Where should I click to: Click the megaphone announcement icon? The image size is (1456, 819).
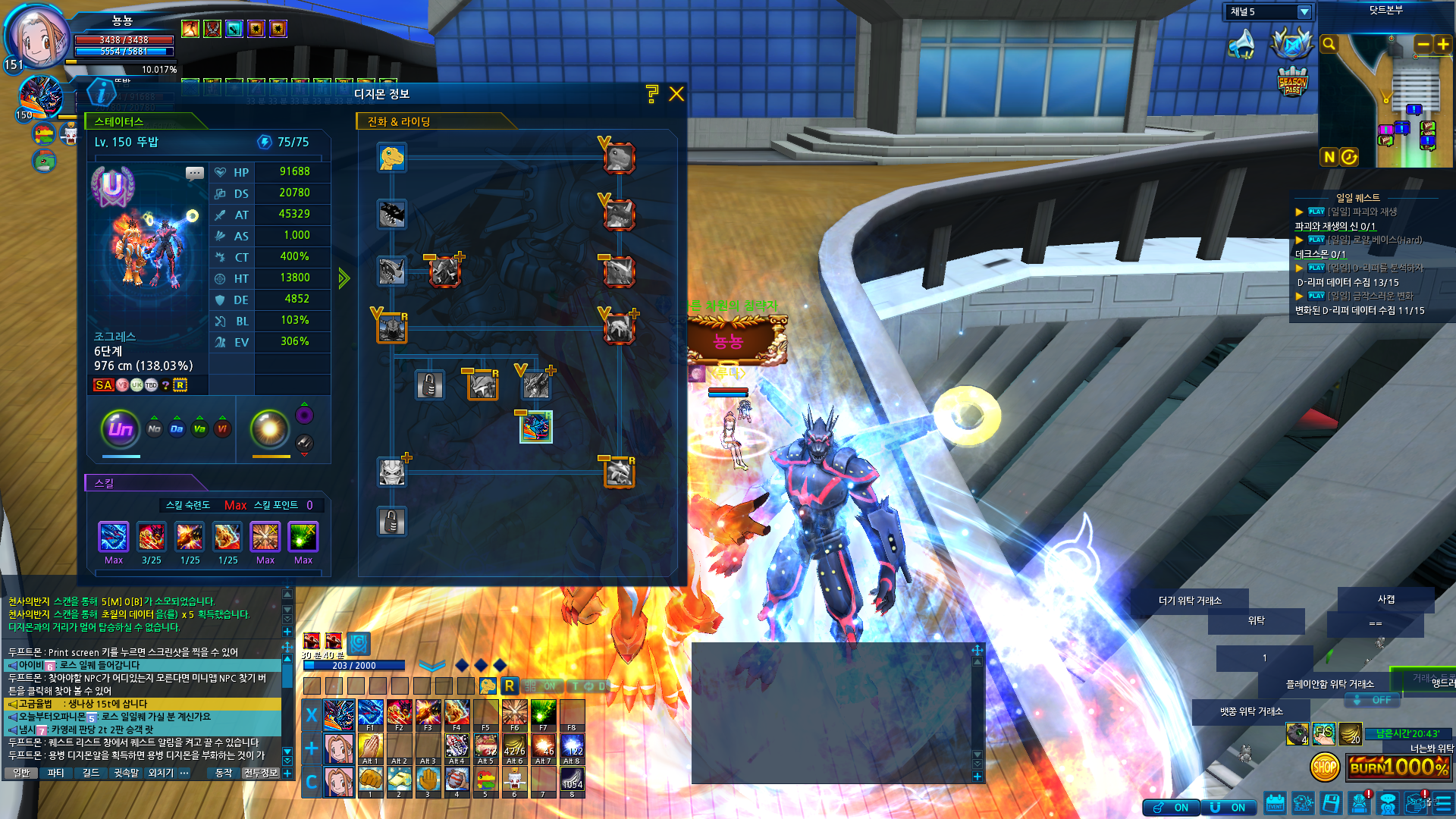click(1242, 45)
